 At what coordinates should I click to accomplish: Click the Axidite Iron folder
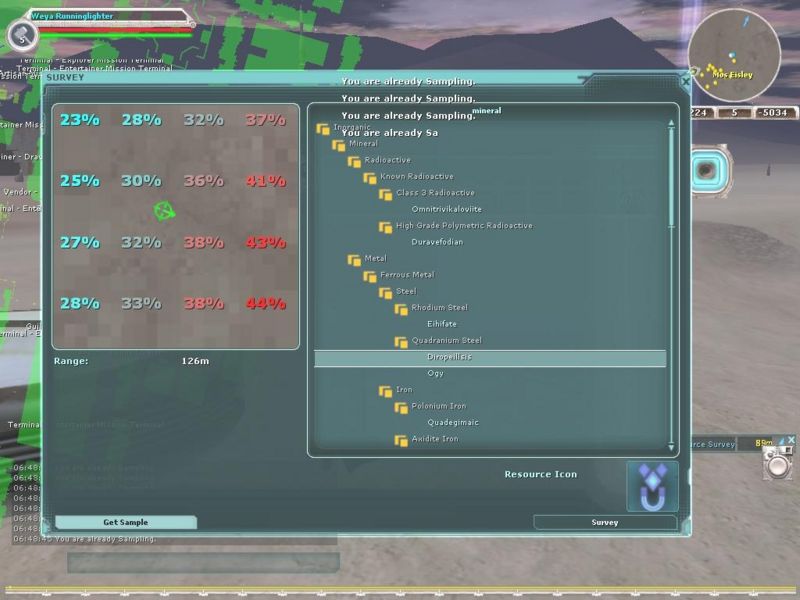click(x=435, y=439)
